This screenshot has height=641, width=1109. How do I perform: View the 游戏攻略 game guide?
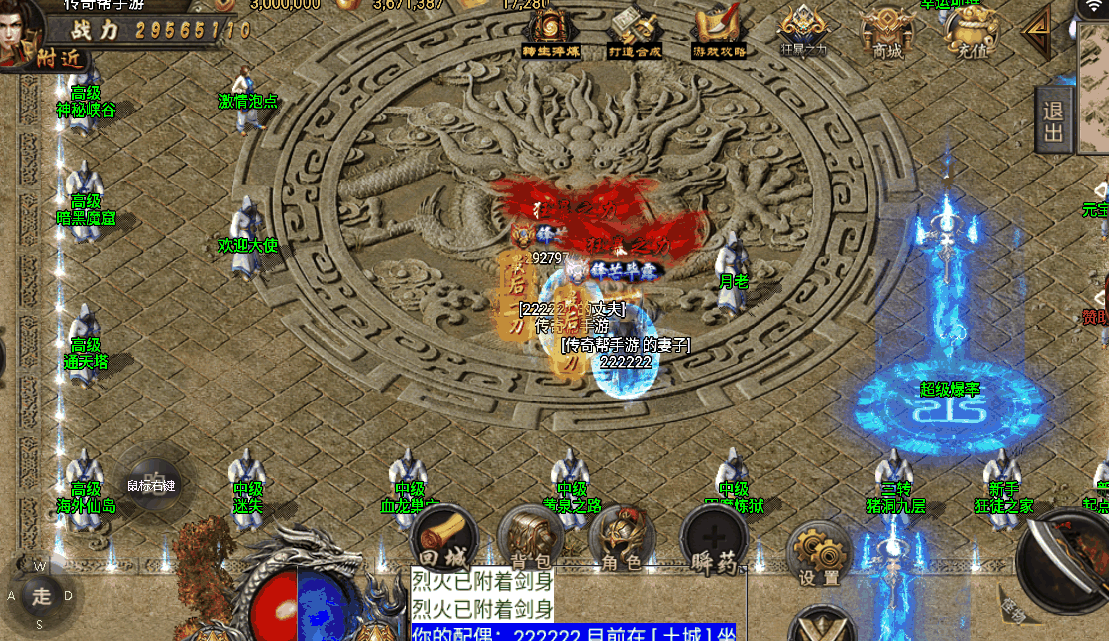click(x=719, y=32)
